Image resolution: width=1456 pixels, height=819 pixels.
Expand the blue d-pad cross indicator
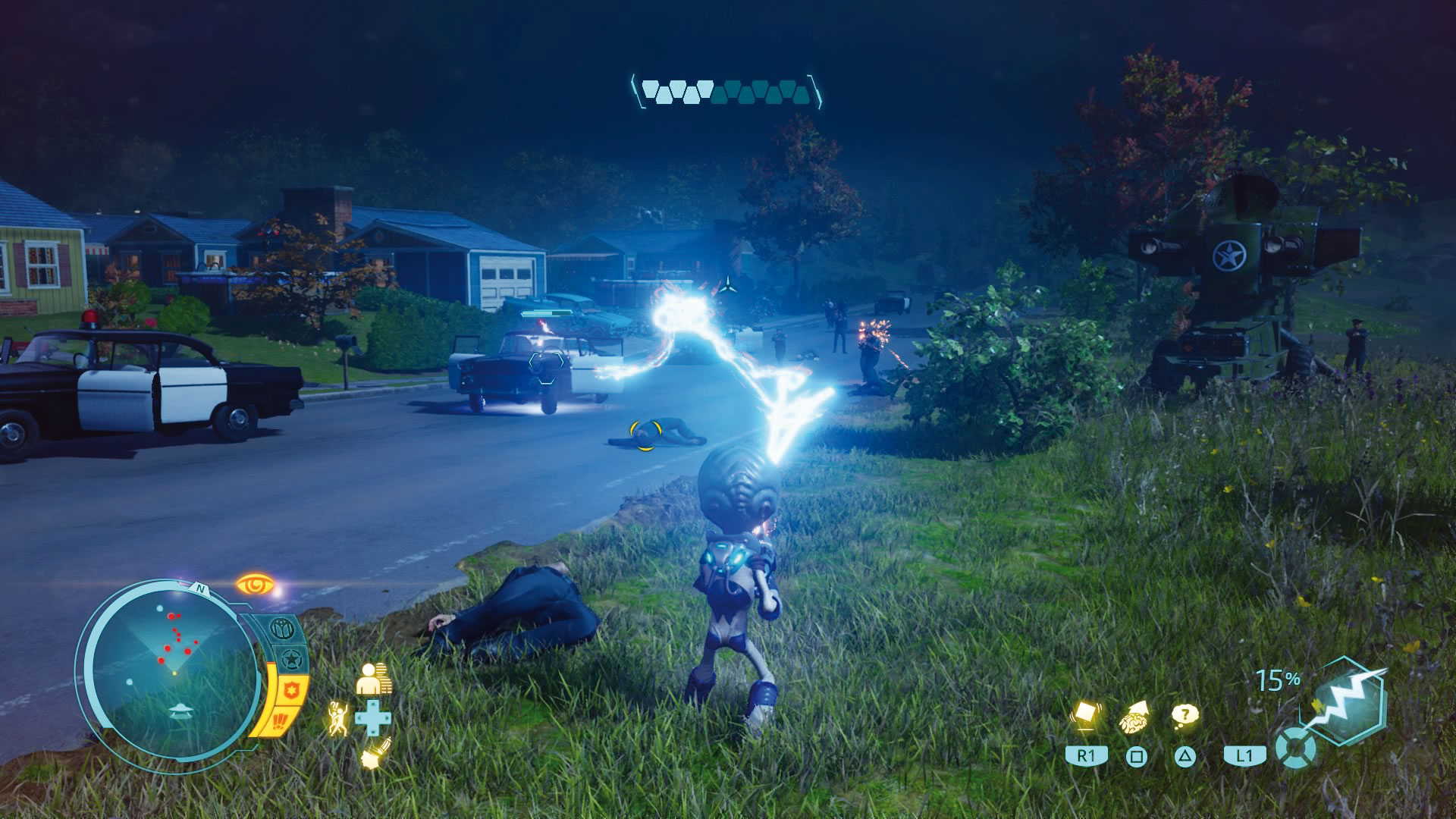[373, 717]
